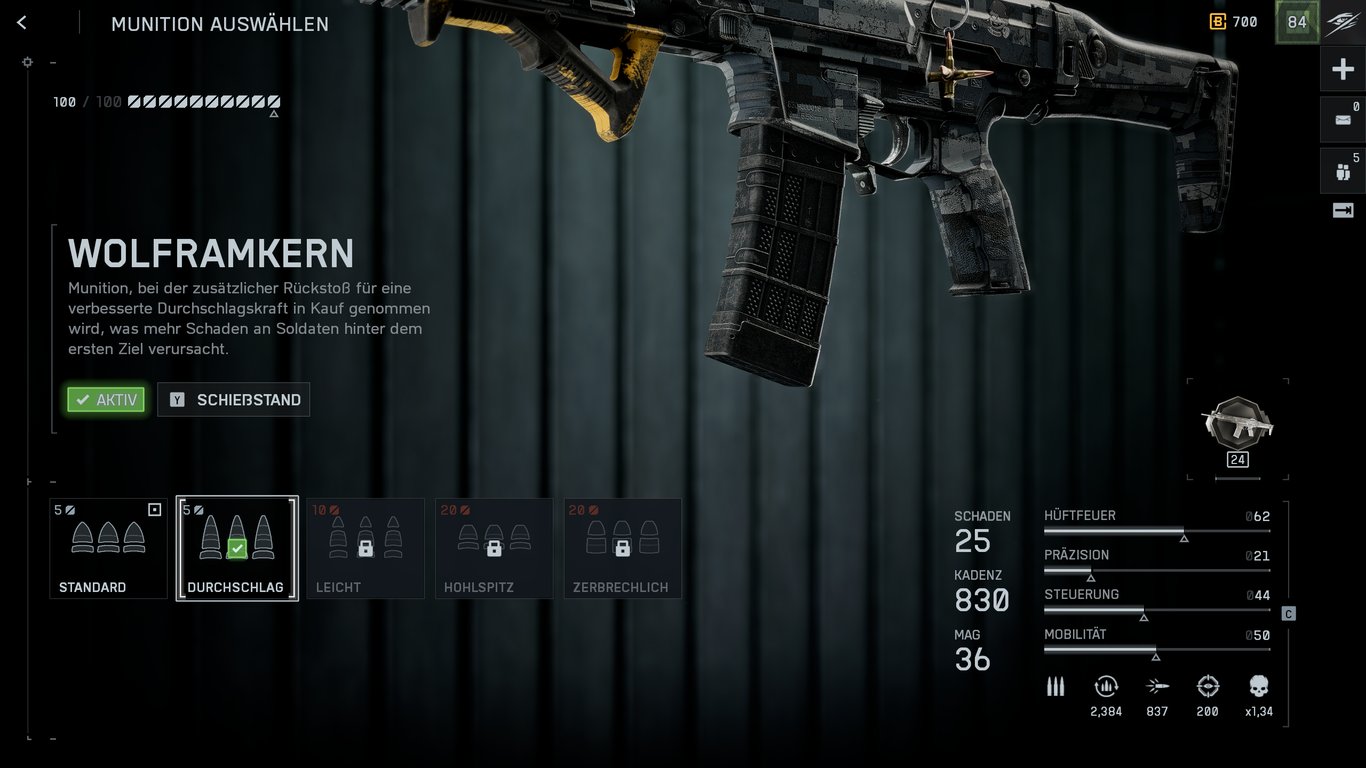Screen dimensions: 1366x768
Task: Click the triple-bullet magazine stat icon
Action: [x=1055, y=687]
